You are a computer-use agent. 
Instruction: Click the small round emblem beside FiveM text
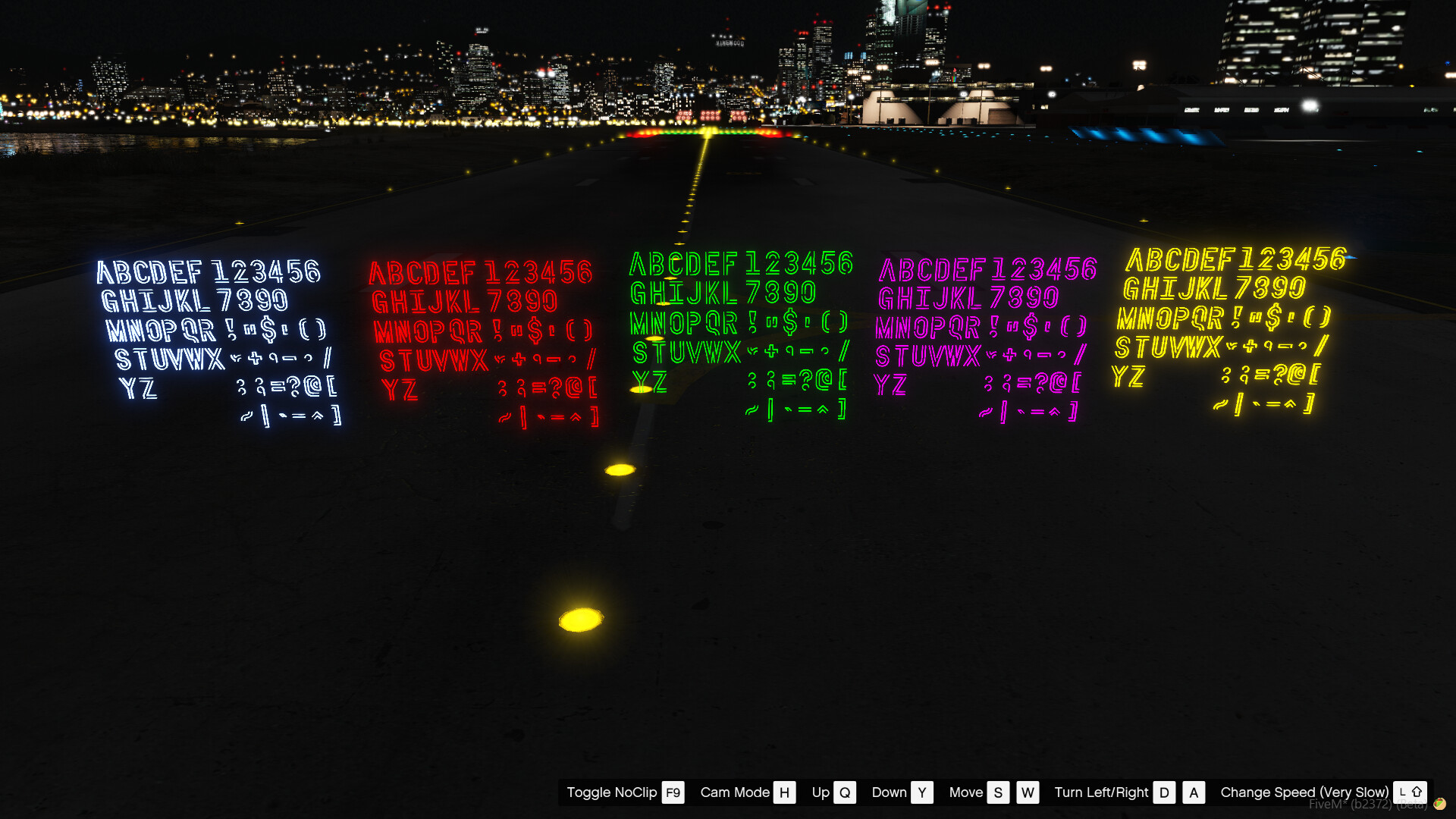[1440, 803]
